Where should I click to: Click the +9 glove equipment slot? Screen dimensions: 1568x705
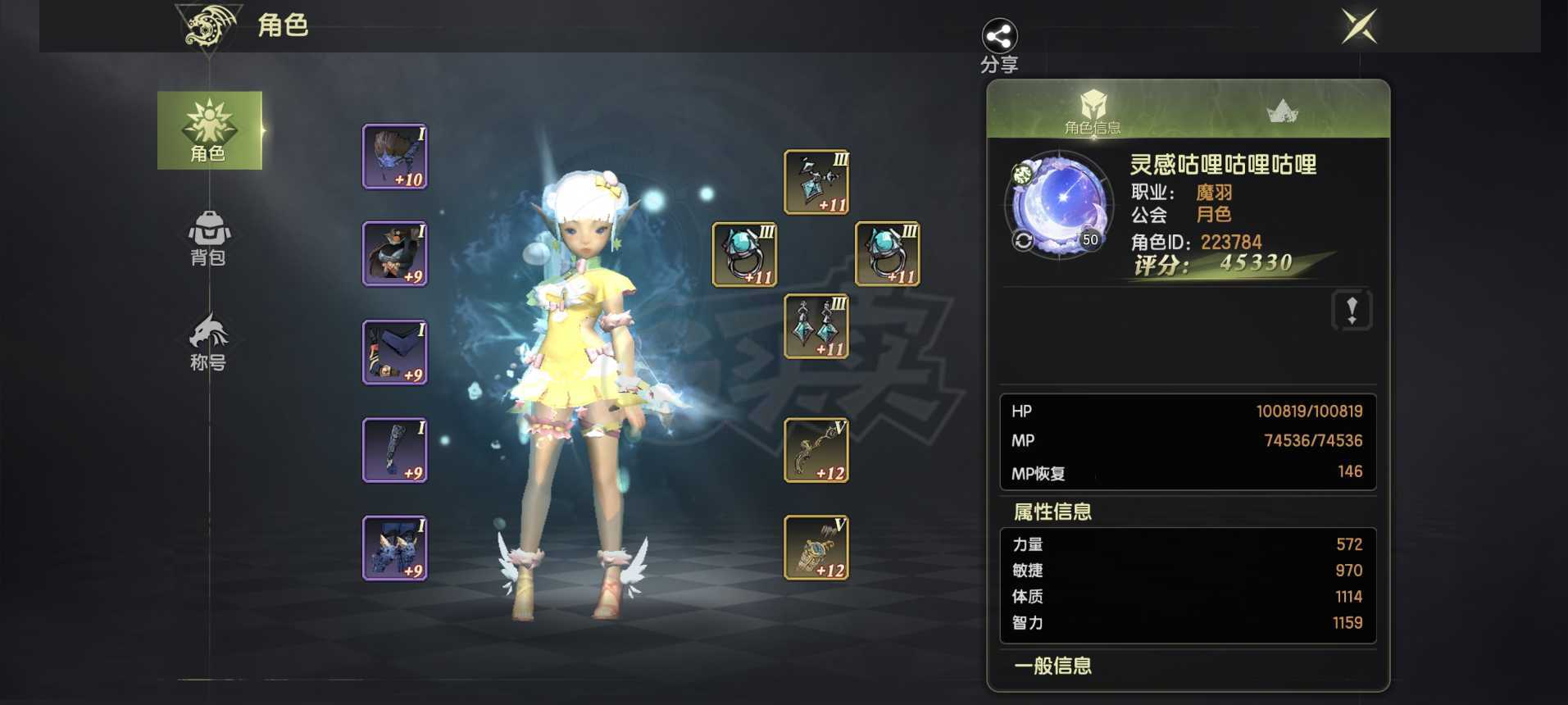(x=395, y=352)
